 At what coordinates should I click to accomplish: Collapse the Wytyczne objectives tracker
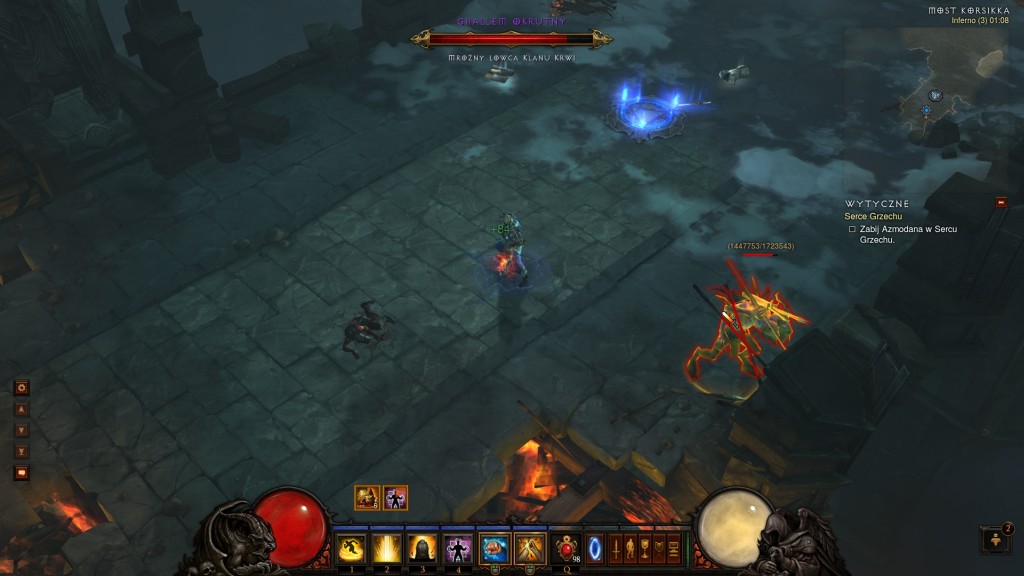(x=1001, y=203)
